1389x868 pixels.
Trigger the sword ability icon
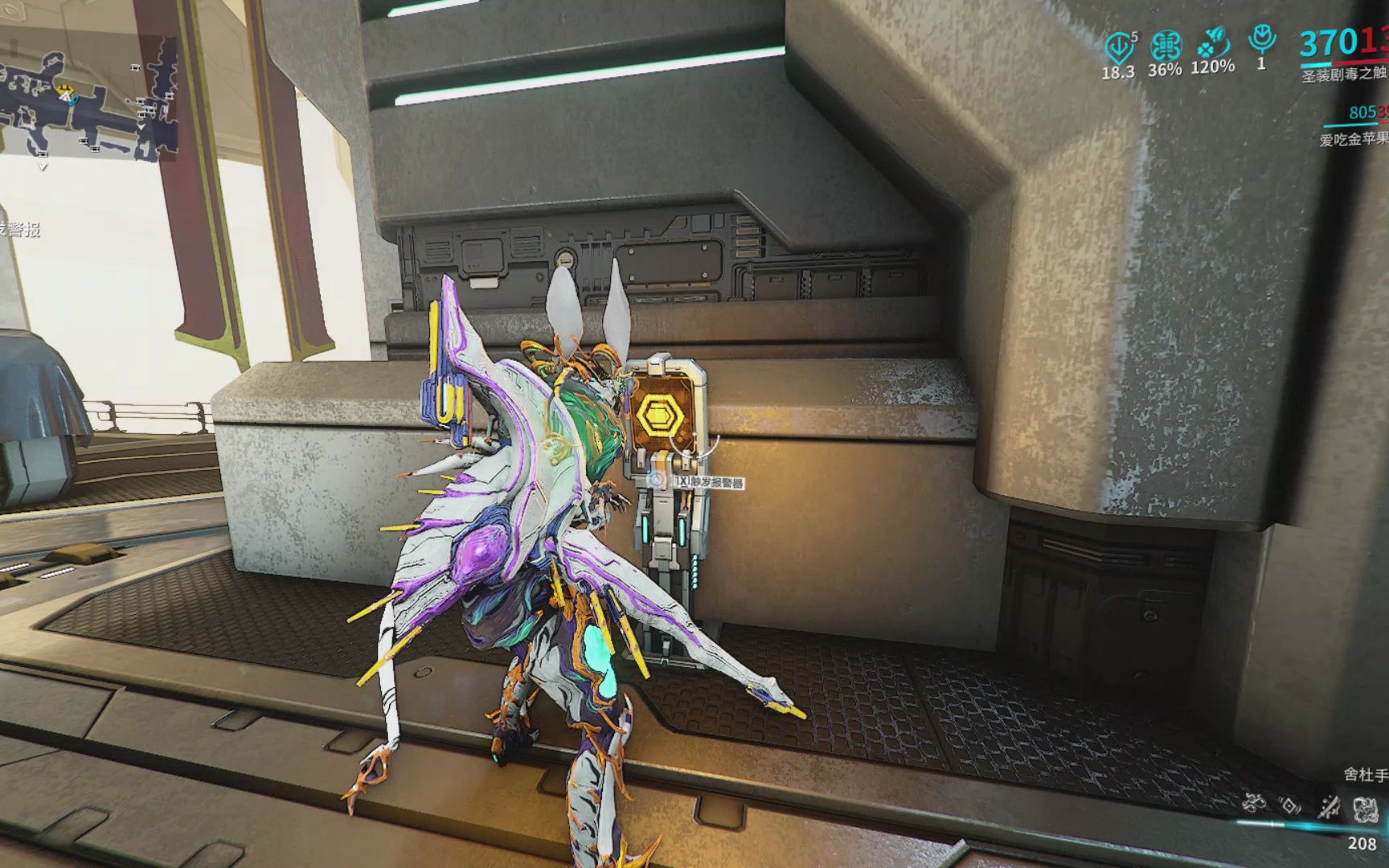(x=1329, y=805)
